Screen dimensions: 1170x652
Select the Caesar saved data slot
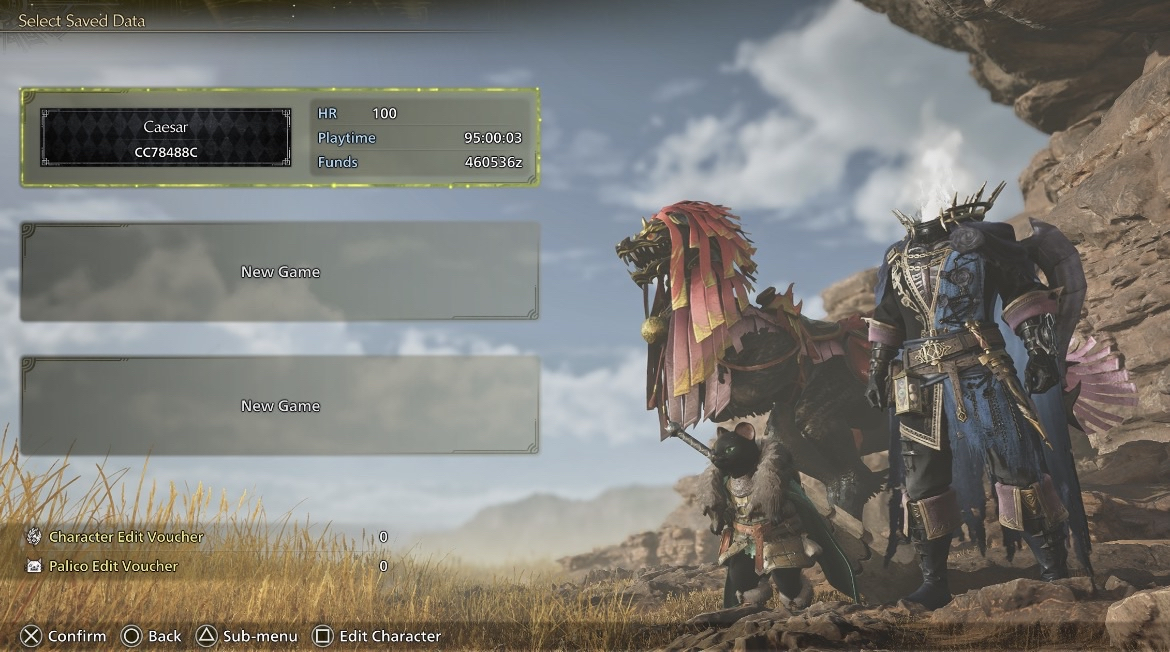[x=279, y=138]
